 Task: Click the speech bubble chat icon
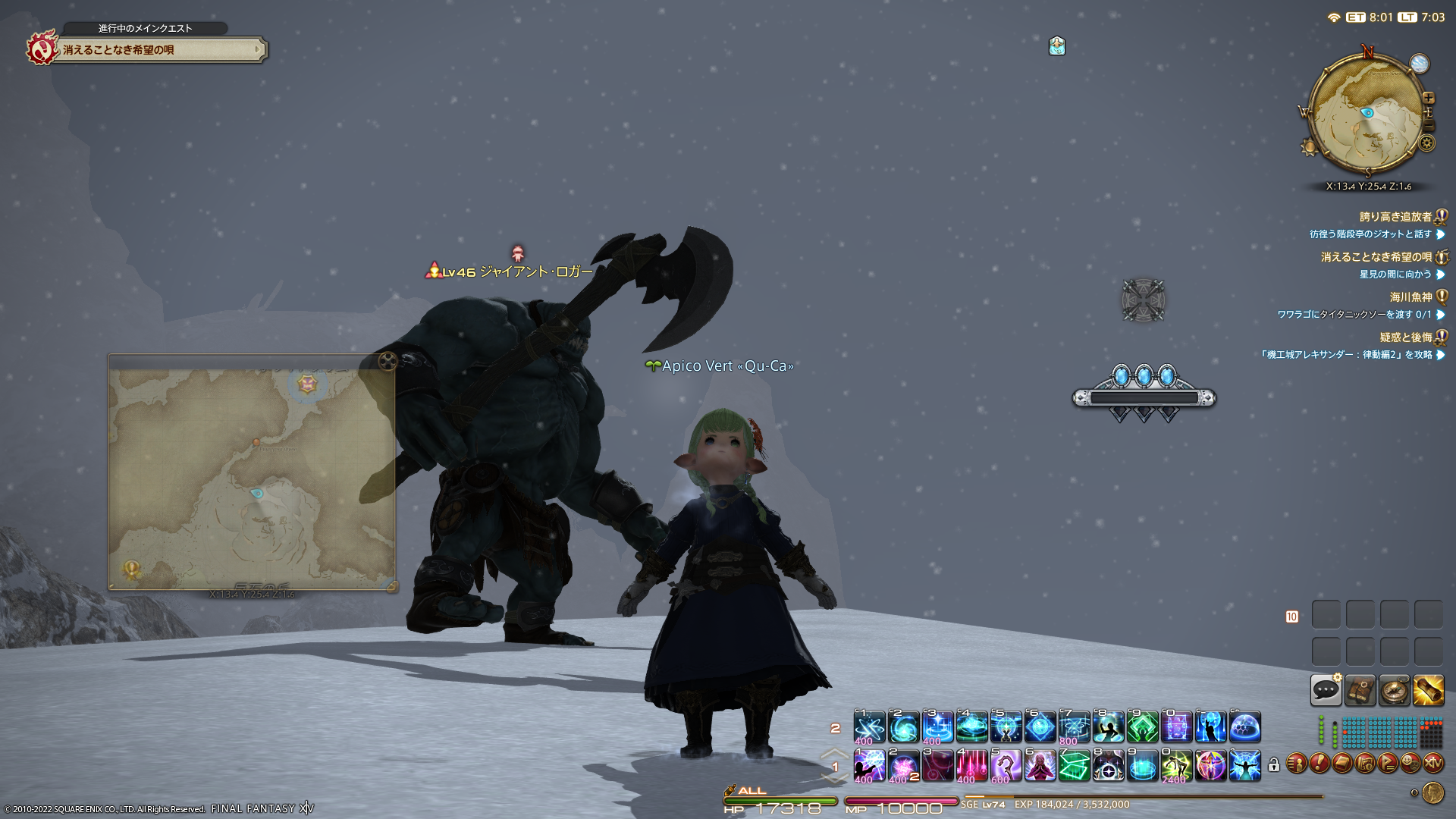[1326, 690]
